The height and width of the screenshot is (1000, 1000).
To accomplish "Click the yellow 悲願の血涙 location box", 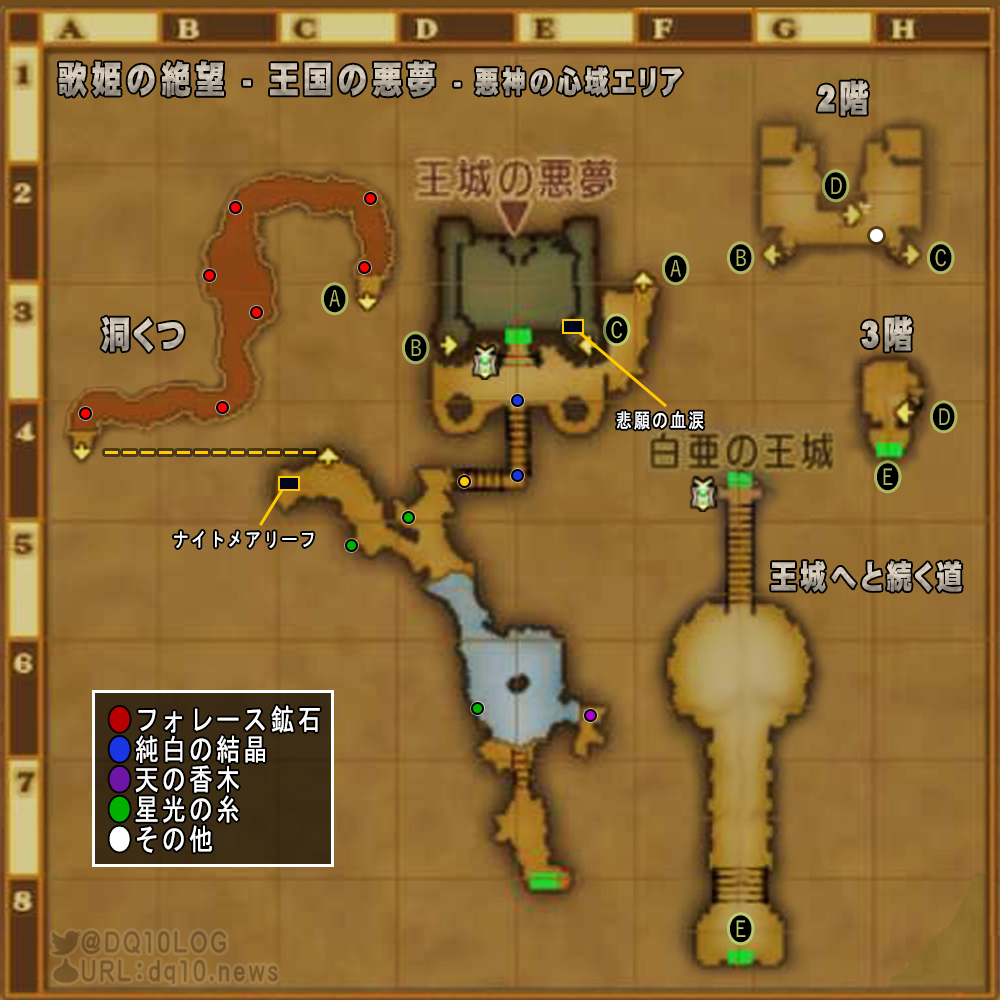I will click(x=573, y=326).
